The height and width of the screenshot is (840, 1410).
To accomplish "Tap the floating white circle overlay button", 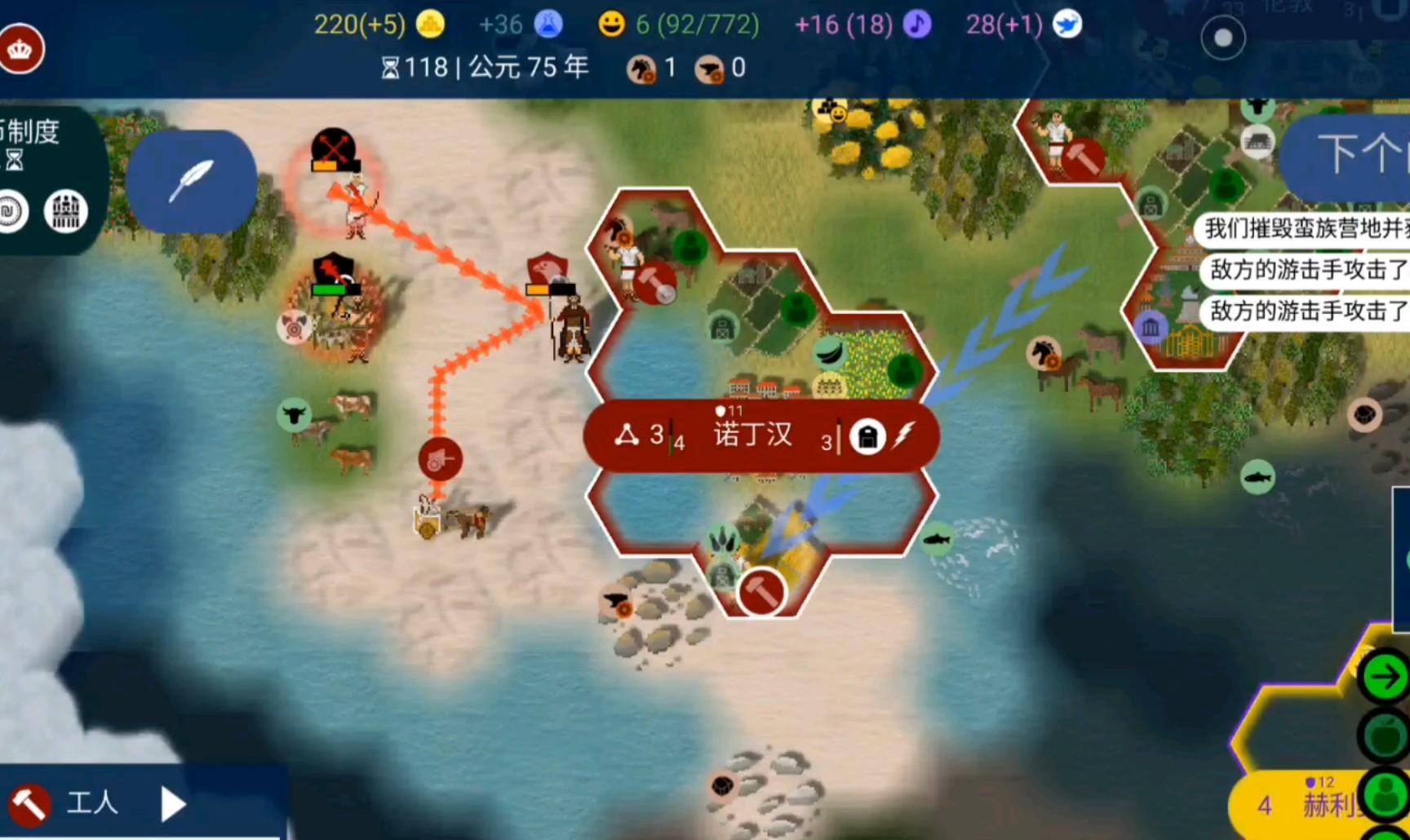I will 1222,38.
